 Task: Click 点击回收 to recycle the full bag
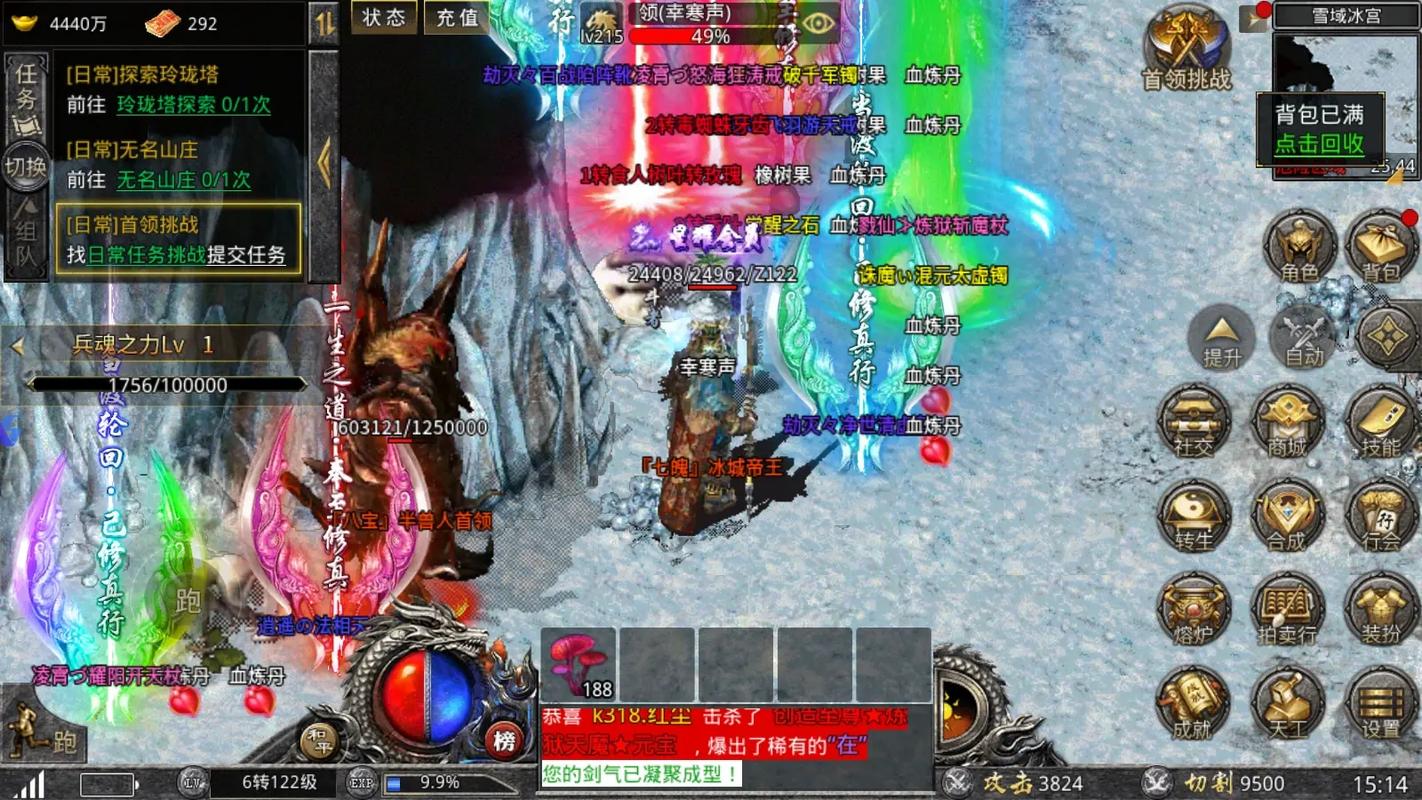pyautogui.click(x=1319, y=143)
